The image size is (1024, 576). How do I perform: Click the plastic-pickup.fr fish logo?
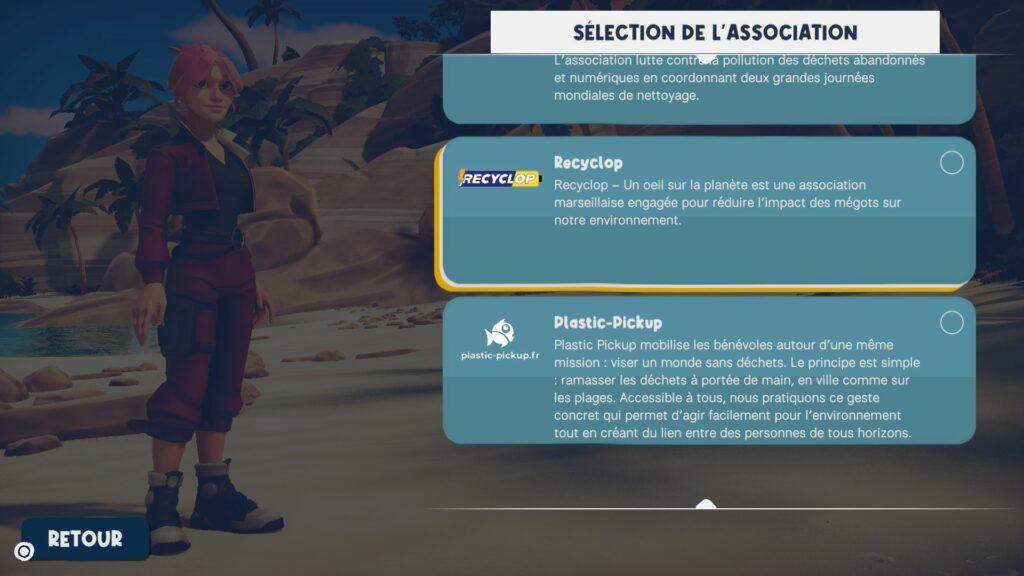point(498,340)
